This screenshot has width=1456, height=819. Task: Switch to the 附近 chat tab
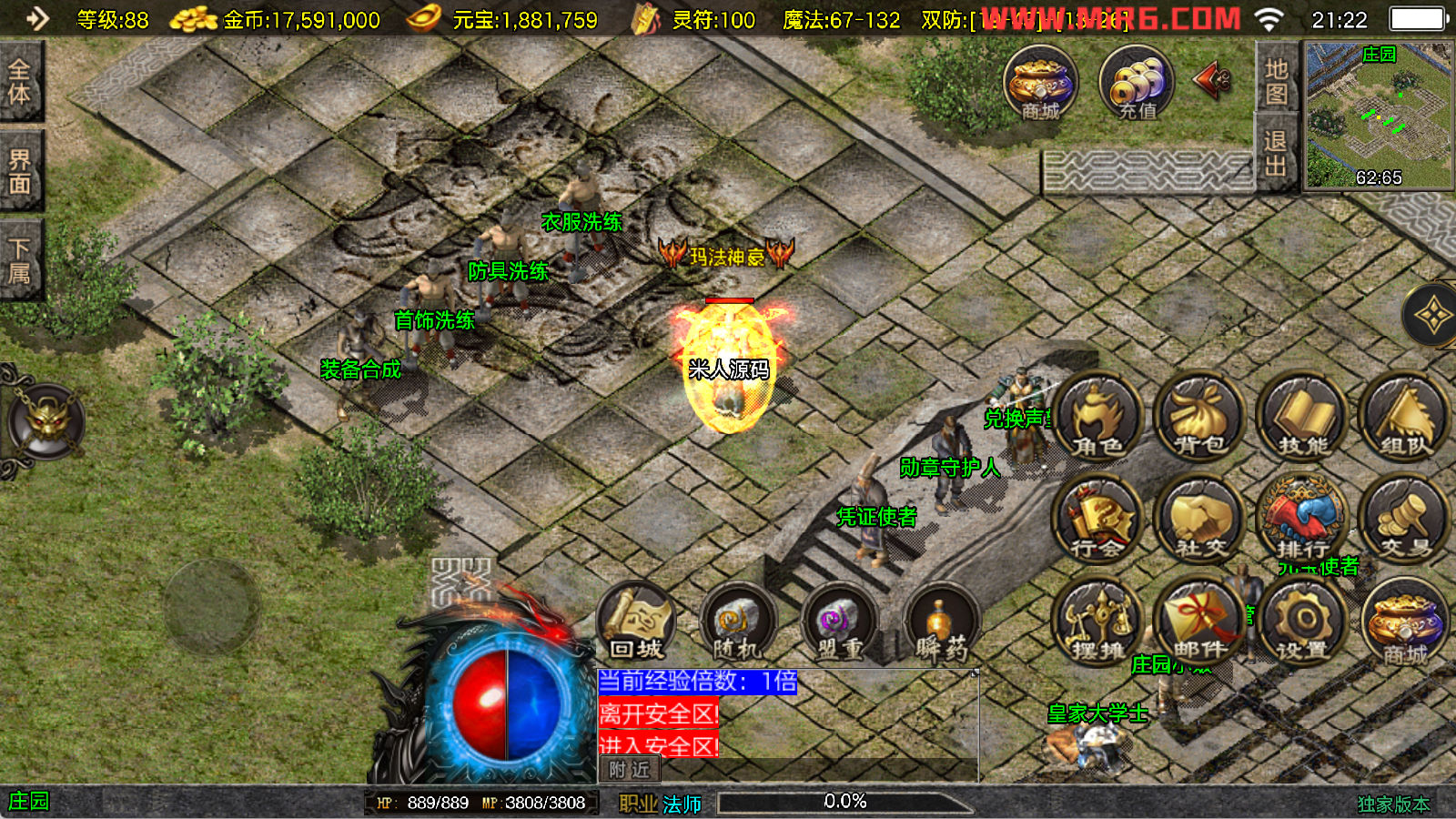tap(630, 770)
